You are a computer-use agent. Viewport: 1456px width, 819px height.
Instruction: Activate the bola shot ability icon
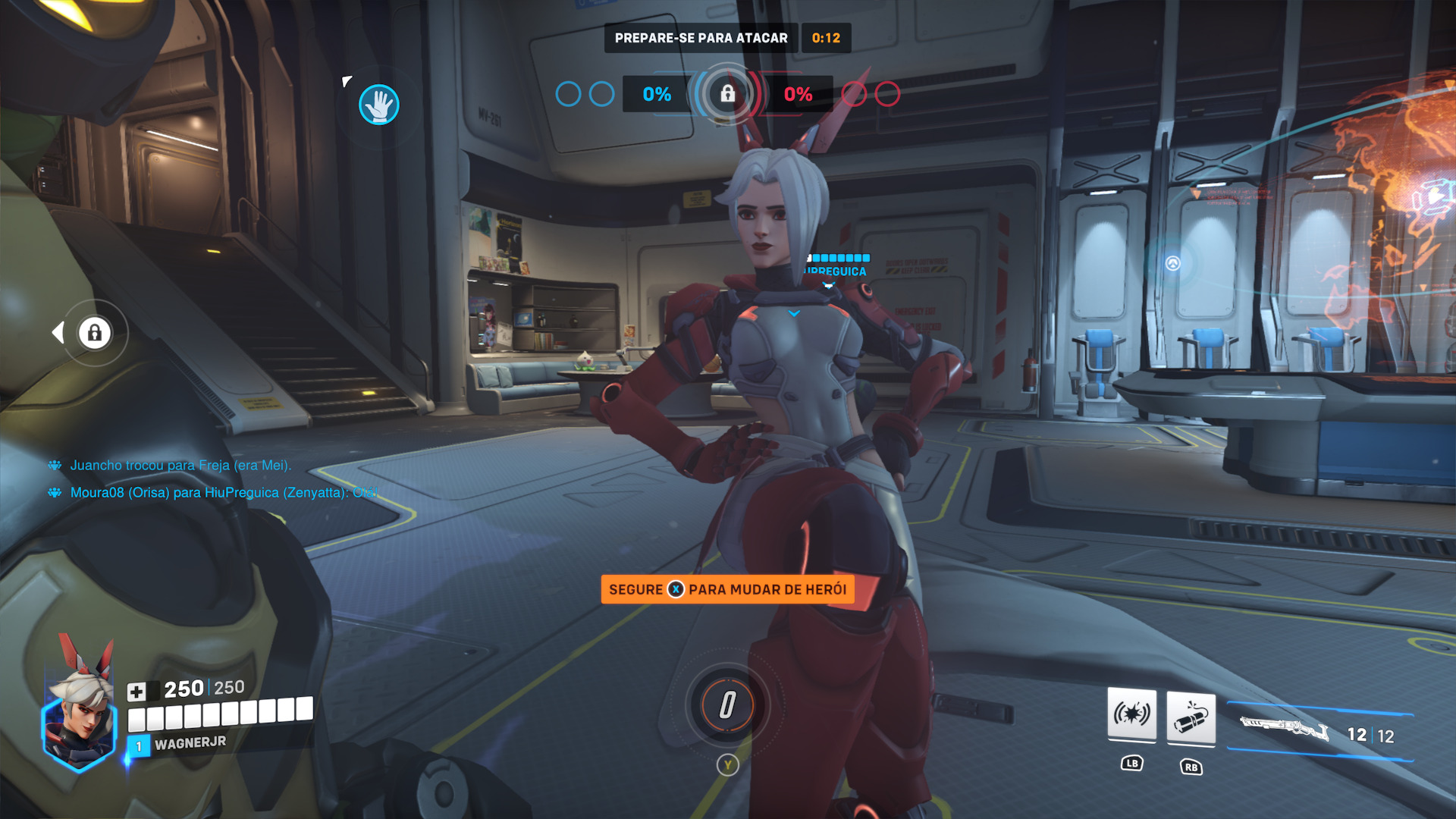1191,718
